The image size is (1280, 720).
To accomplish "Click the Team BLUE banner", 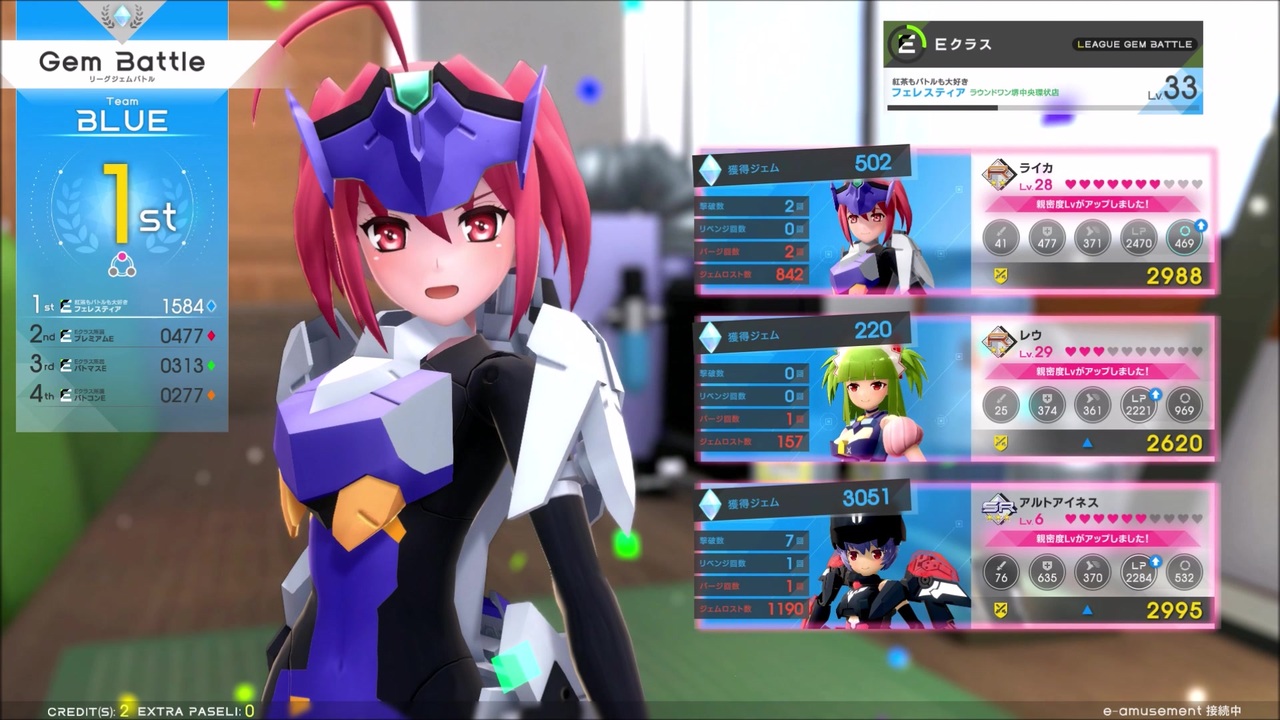I will click(121, 113).
